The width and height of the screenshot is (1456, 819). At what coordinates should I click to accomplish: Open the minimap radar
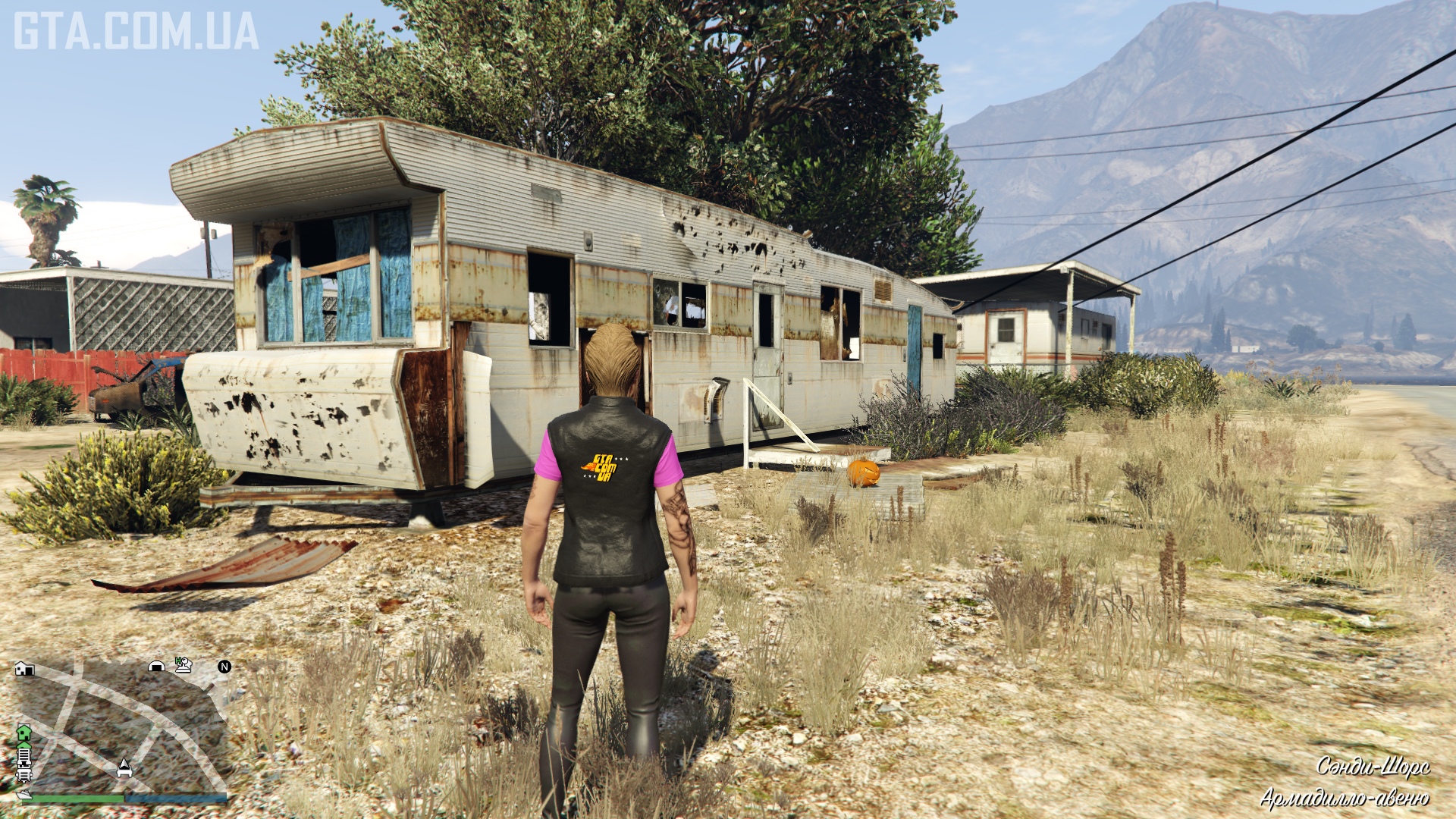click(x=121, y=728)
